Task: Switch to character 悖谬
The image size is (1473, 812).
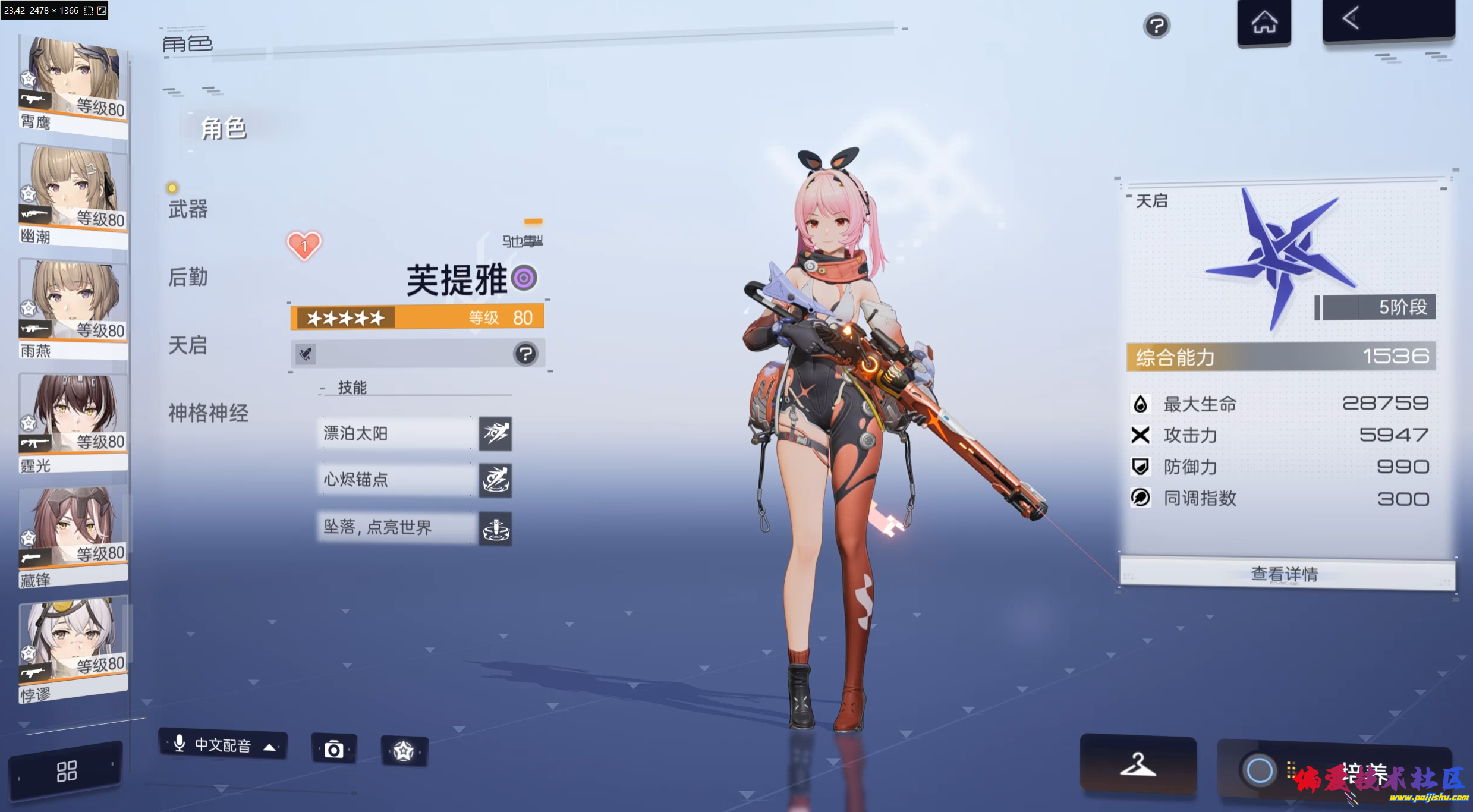Action: [73, 649]
